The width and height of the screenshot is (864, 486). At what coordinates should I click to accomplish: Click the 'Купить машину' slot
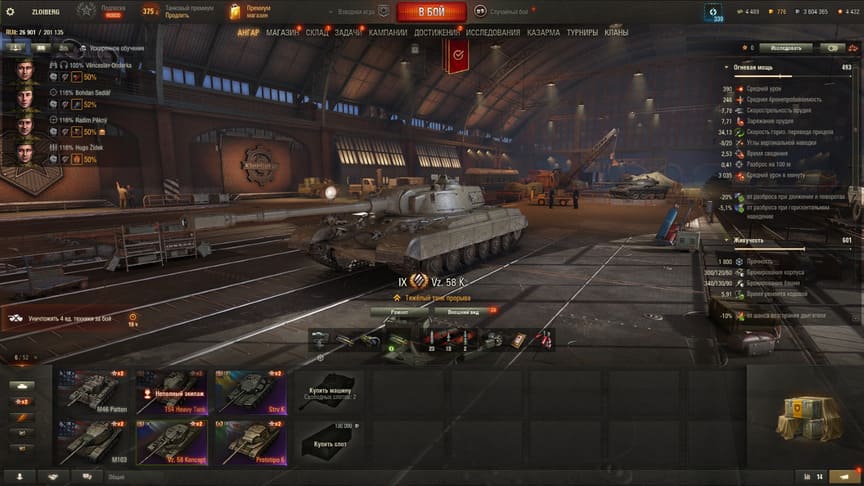click(328, 390)
